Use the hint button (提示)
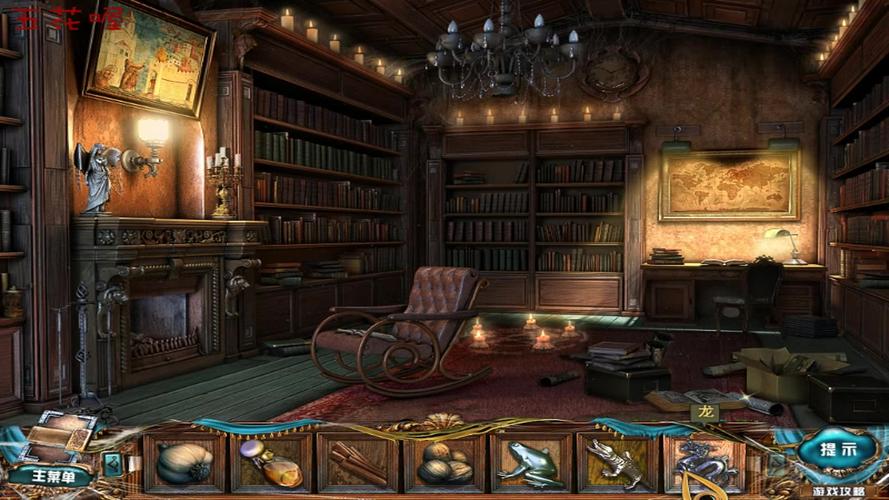This screenshot has width=889, height=500. [x=837, y=450]
